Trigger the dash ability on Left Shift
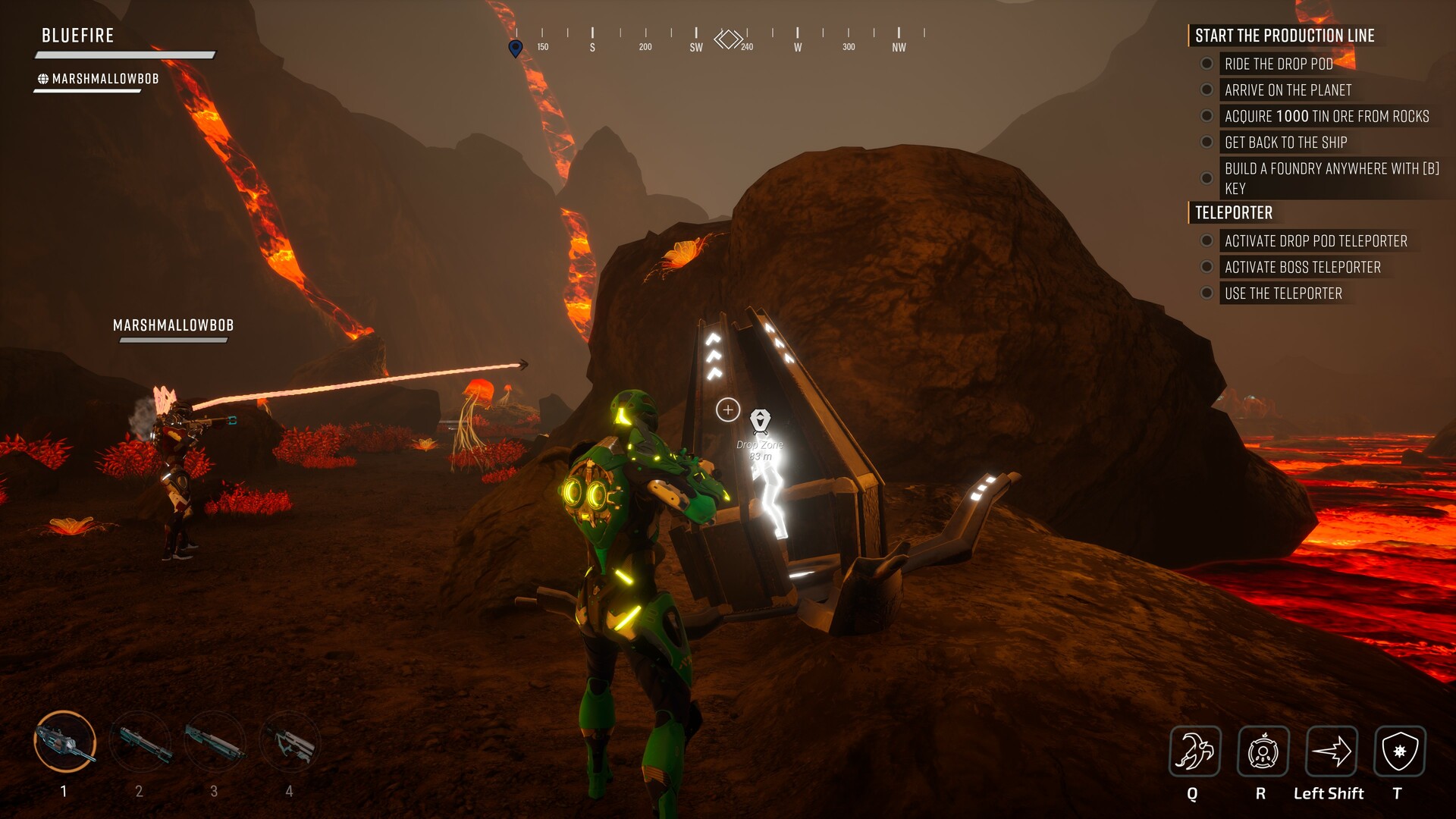Viewport: 1456px width, 819px height. pos(1331,752)
